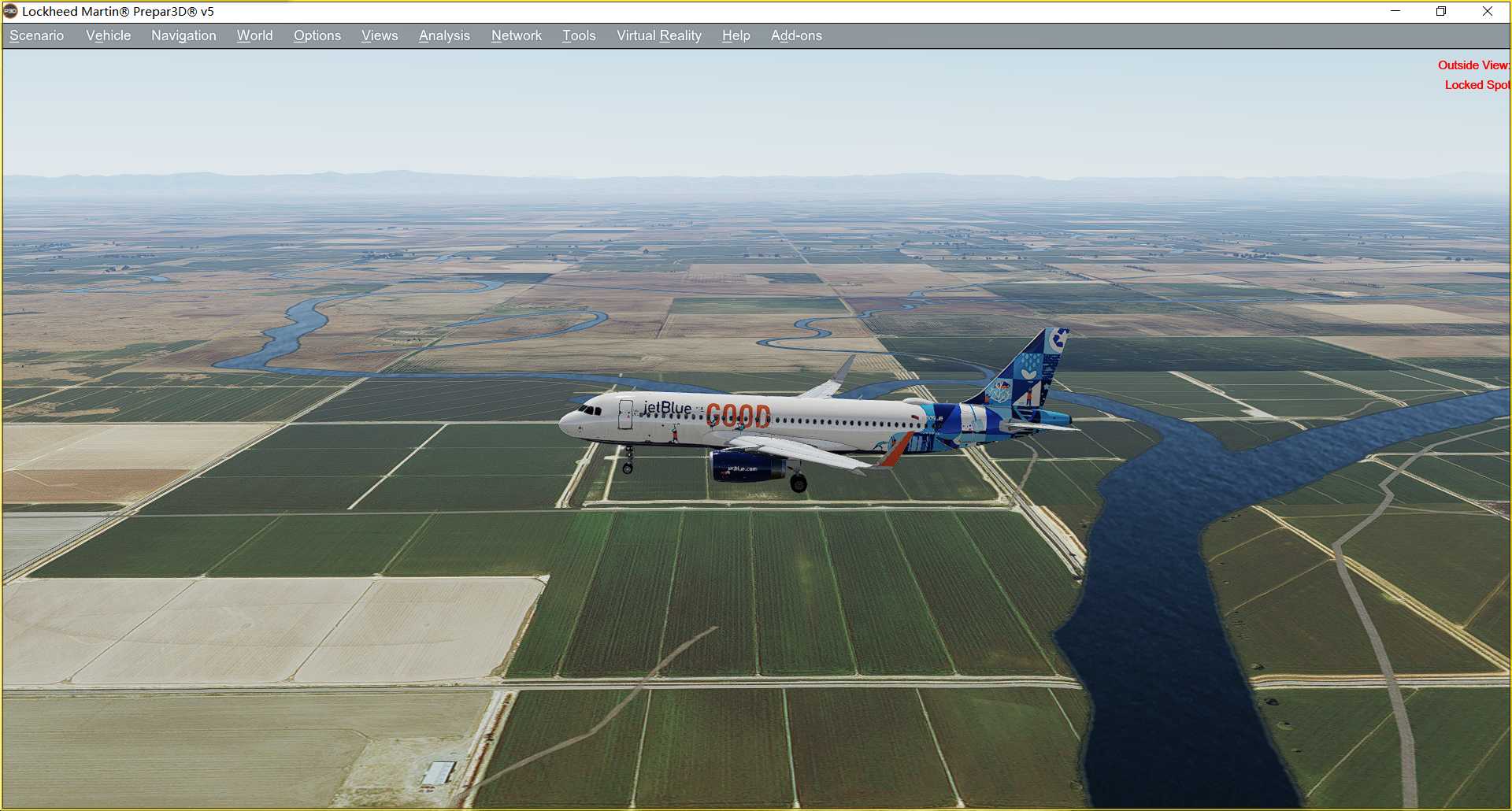This screenshot has width=1512, height=811.
Task: Open the Tools menu
Action: 578,35
